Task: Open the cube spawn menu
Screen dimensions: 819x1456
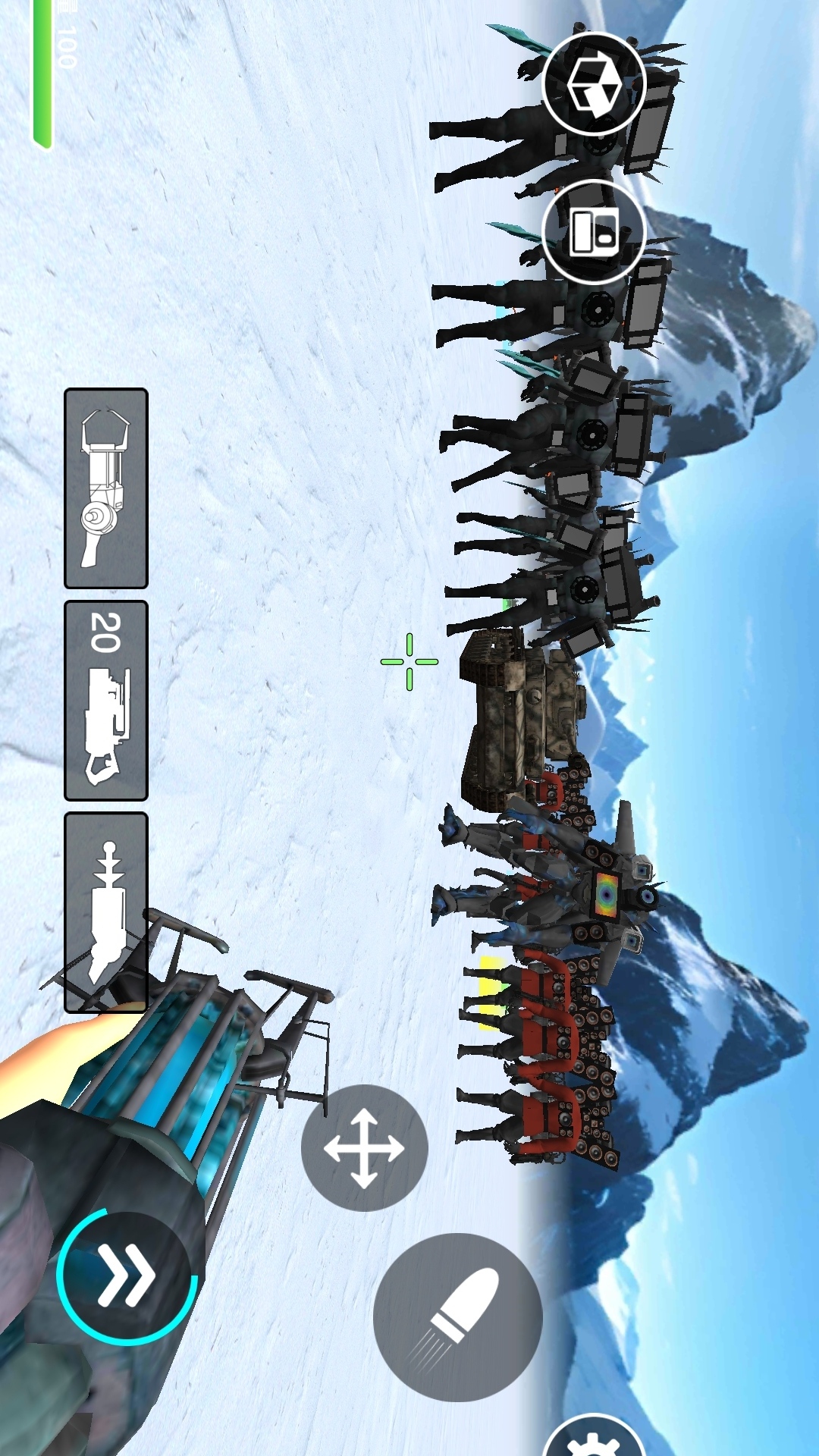Action: pyautogui.click(x=595, y=84)
